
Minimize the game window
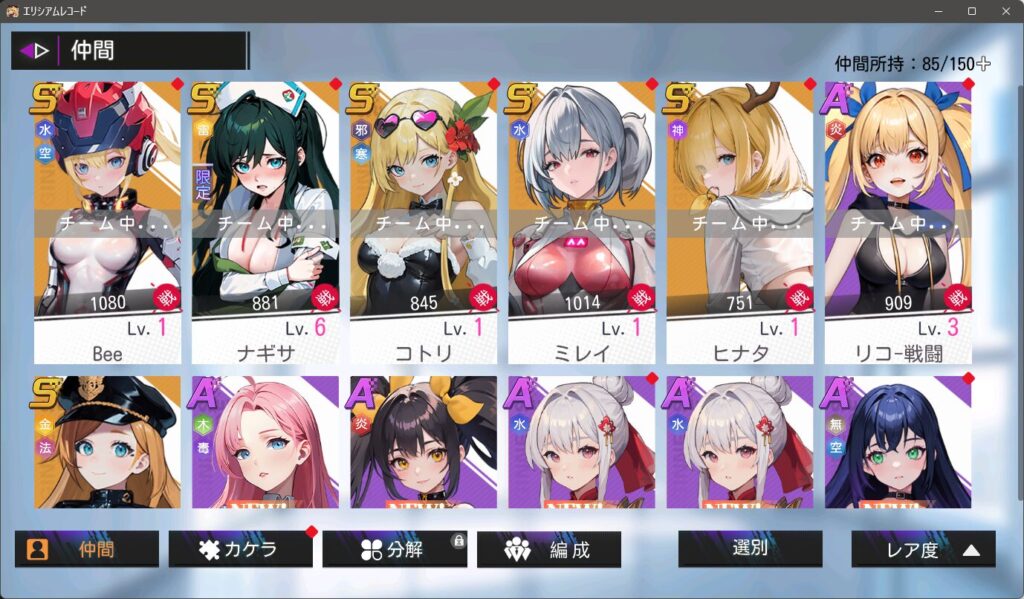(939, 11)
